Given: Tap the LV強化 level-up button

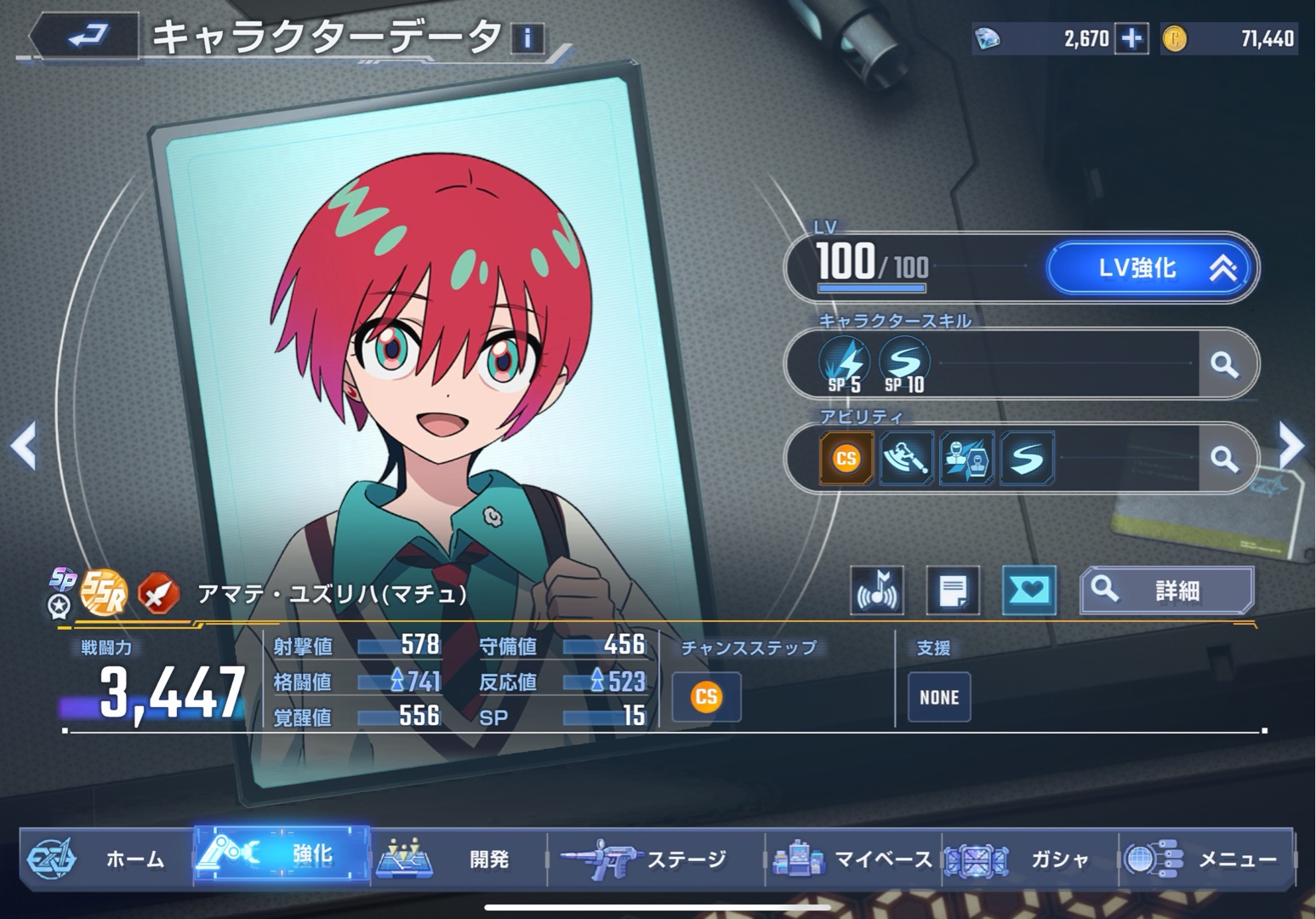Looking at the screenshot, I should click(1150, 268).
